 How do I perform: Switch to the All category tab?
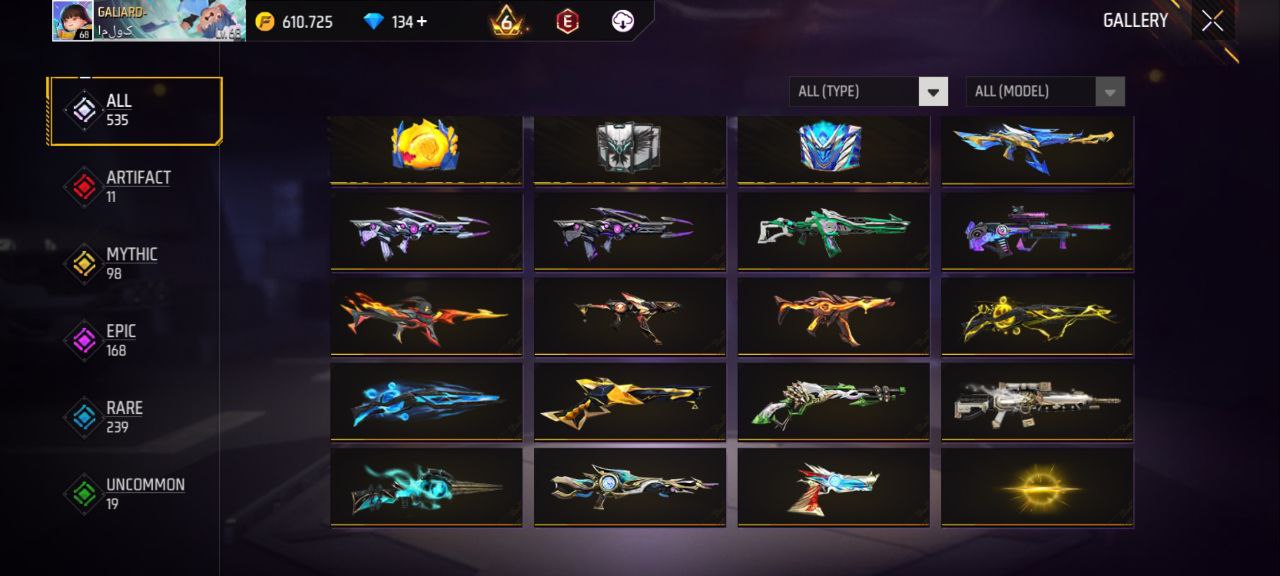click(x=134, y=110)
